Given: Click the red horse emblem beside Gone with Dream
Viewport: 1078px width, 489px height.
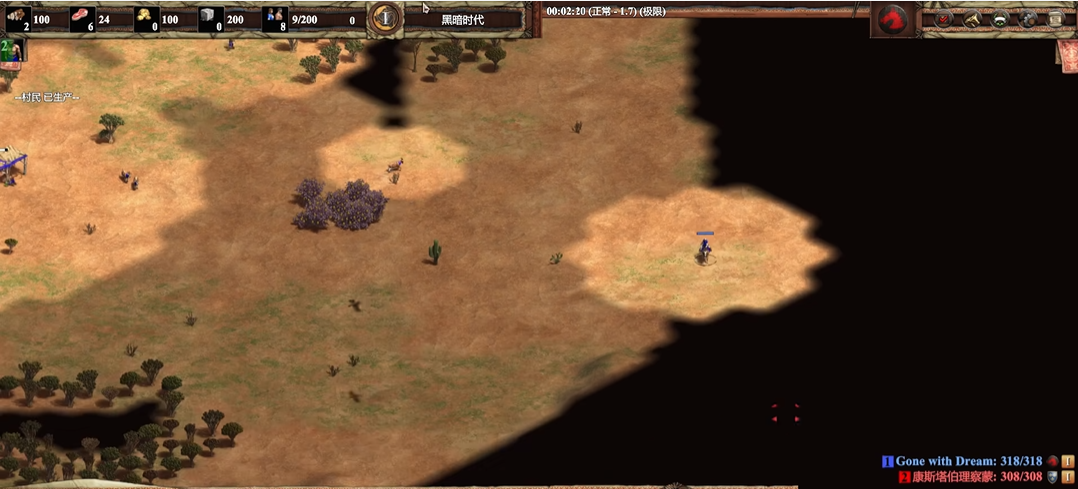Looking at the screenshot, I should (x=1052, y=461).
